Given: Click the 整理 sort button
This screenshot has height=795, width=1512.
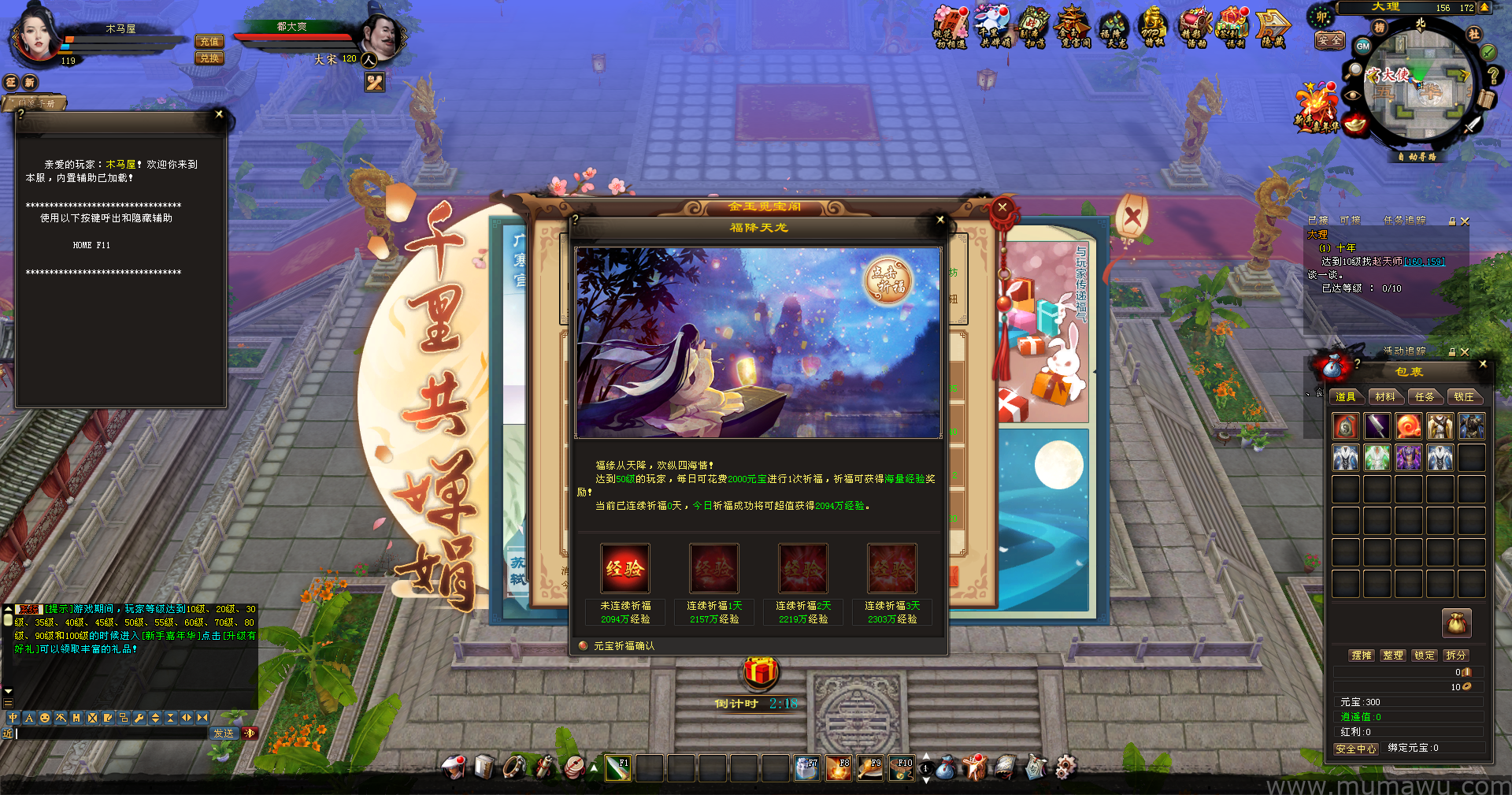Looking at the screenshot, I should tap(1393, 656).
